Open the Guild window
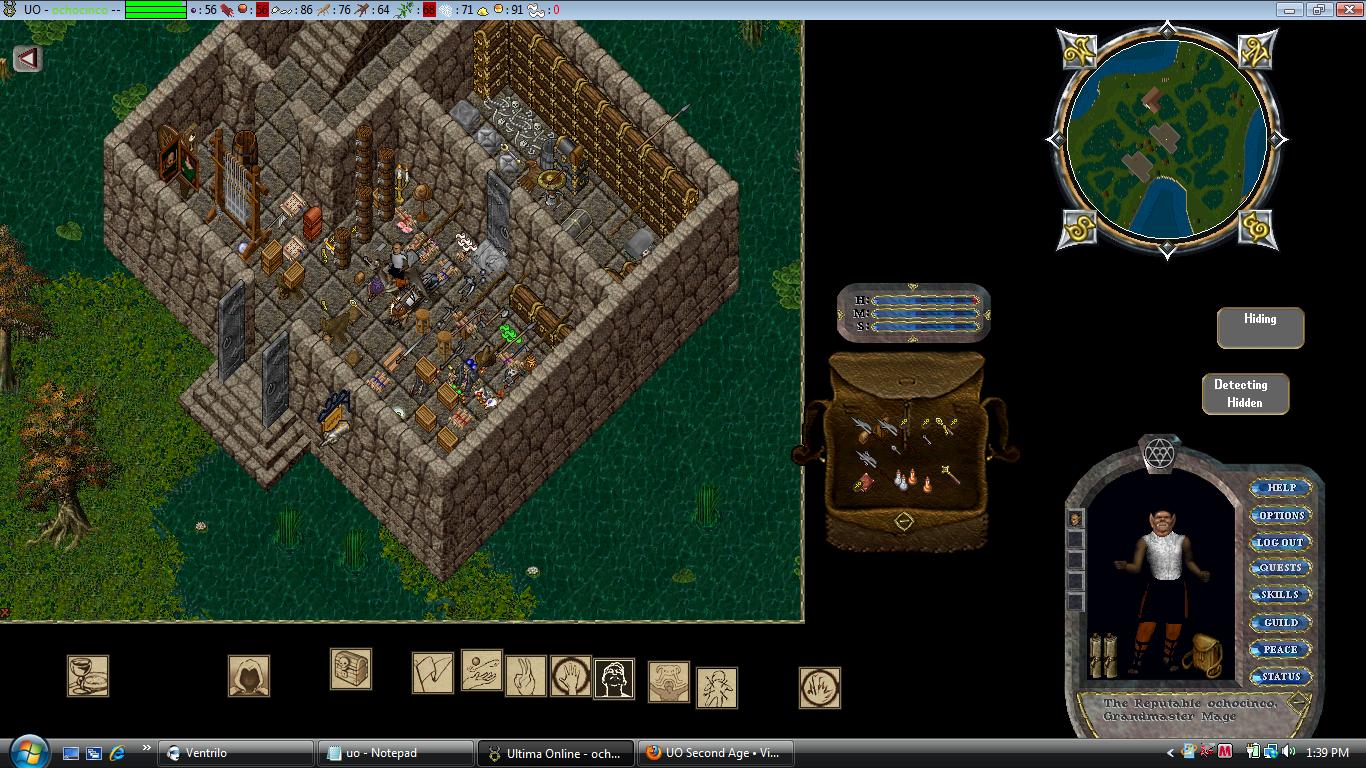The image size is (1366, 768). point(1280,622)
